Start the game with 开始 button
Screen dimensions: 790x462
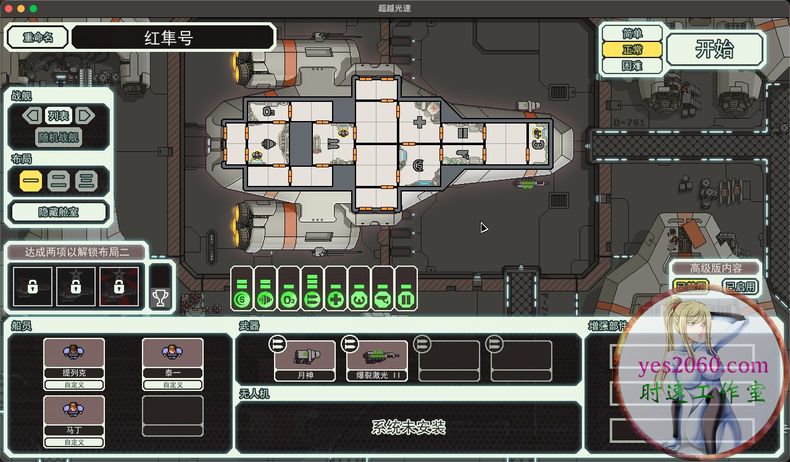[715, 49]
